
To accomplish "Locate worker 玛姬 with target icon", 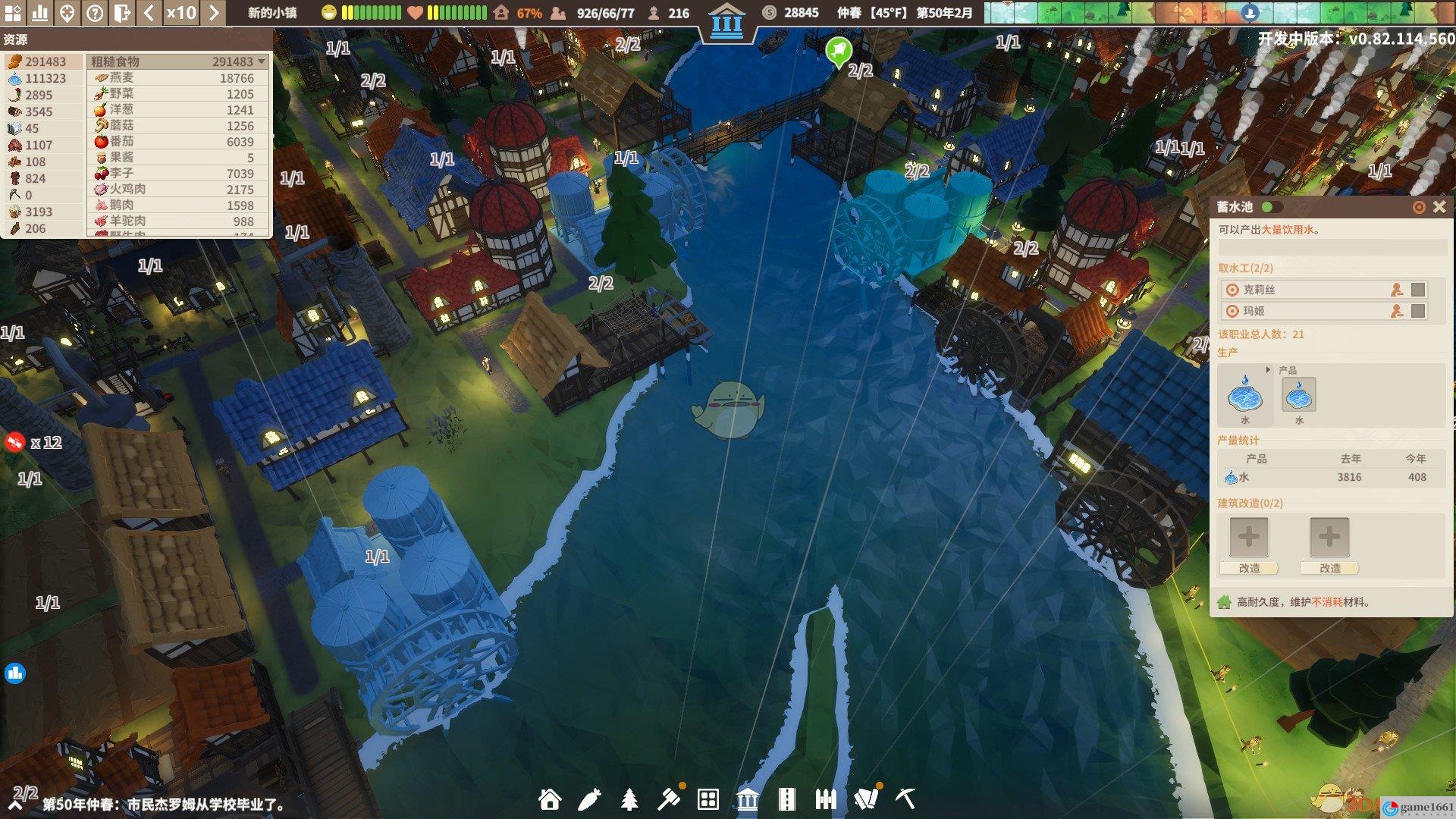I will point(1232,311).
